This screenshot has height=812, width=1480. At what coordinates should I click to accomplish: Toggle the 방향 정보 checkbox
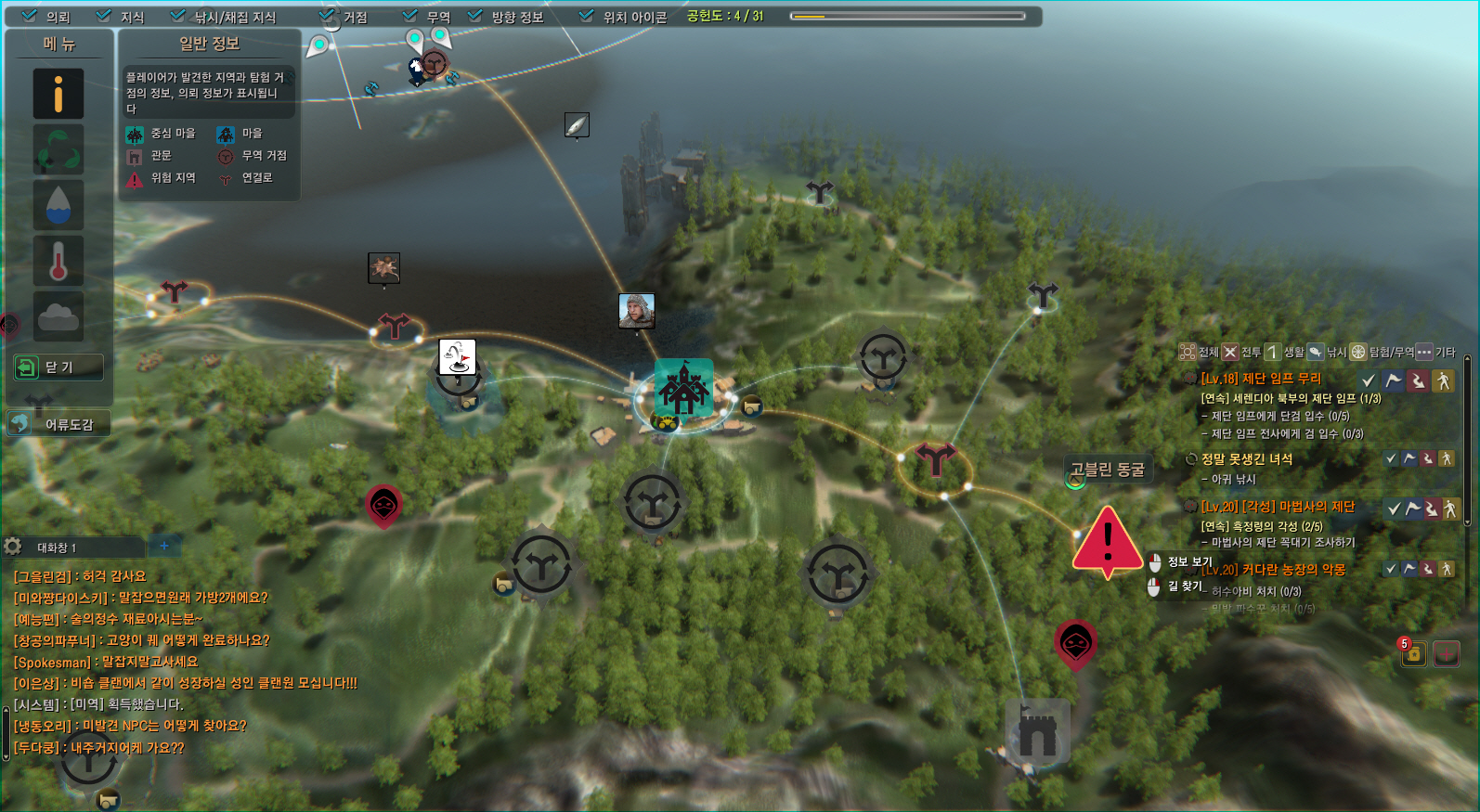click(x=475, y=16)
